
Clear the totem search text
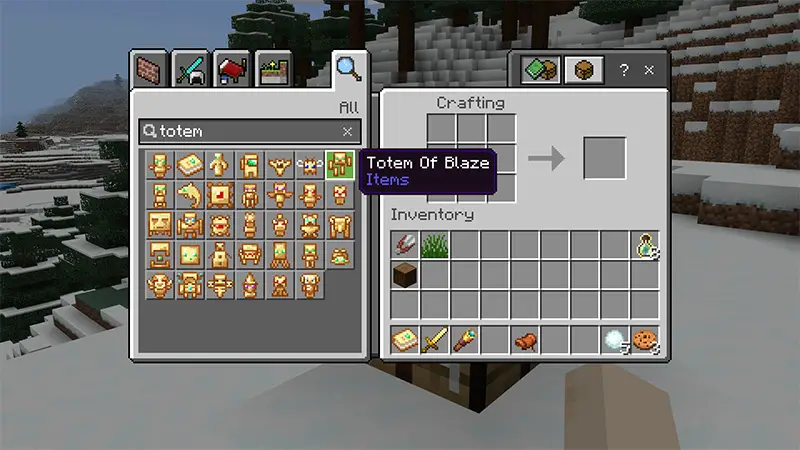point(347,131)
